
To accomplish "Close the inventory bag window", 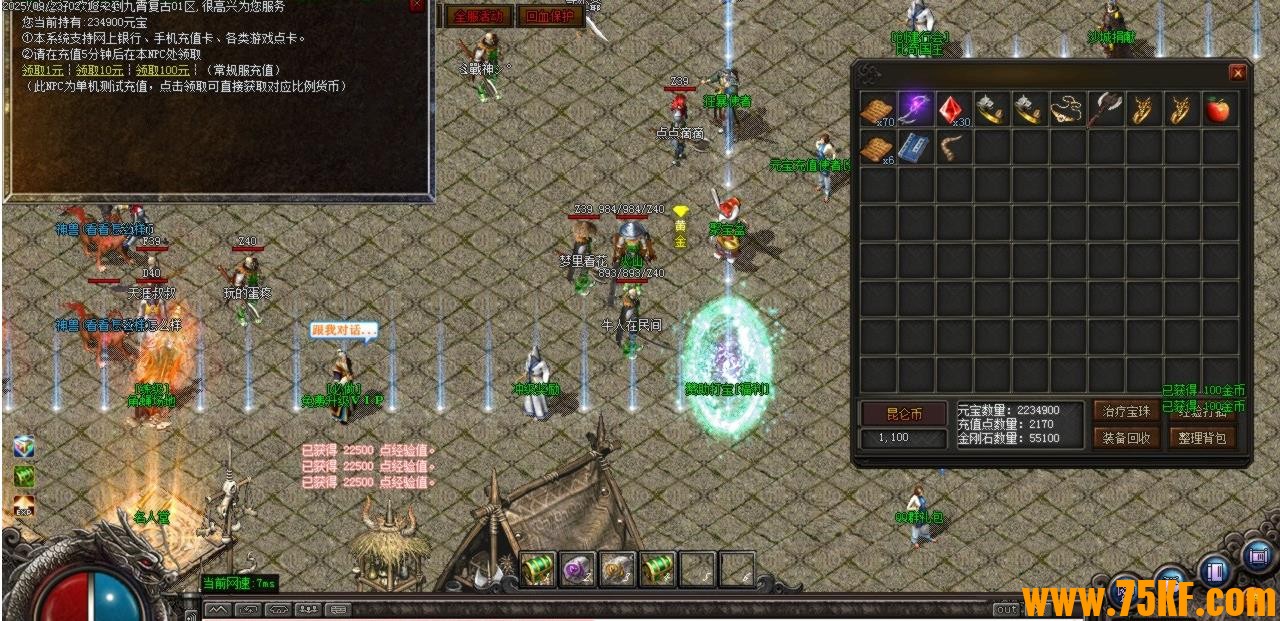I will click(1237, 73).
